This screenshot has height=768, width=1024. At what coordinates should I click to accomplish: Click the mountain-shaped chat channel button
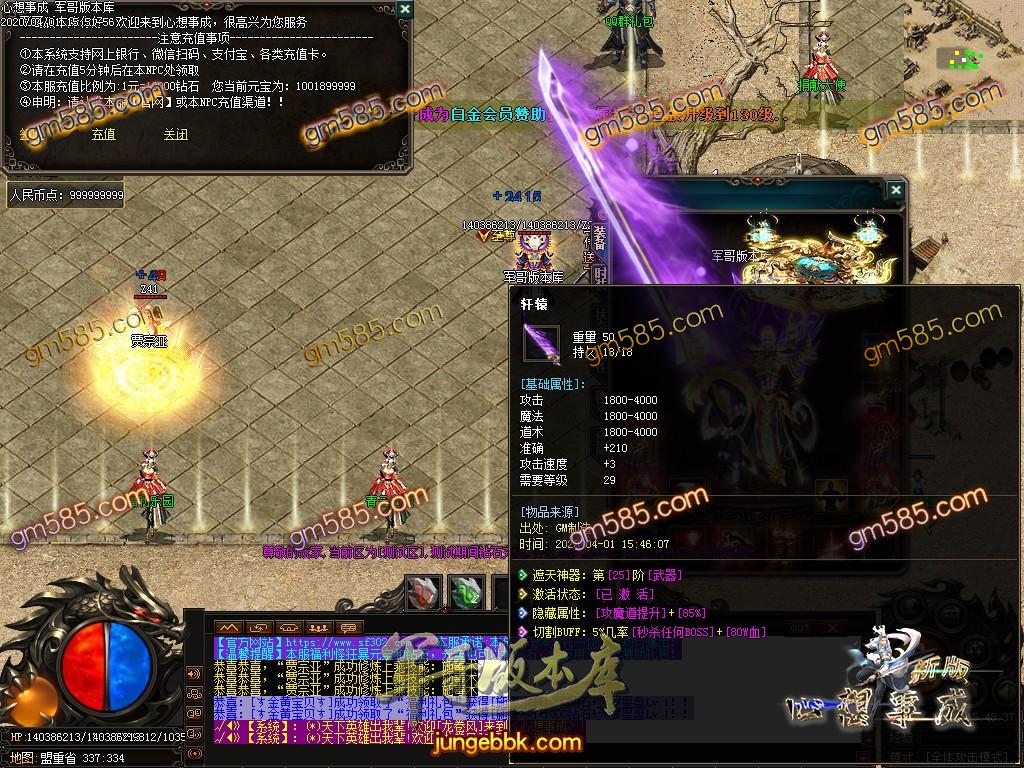[229, 627]
